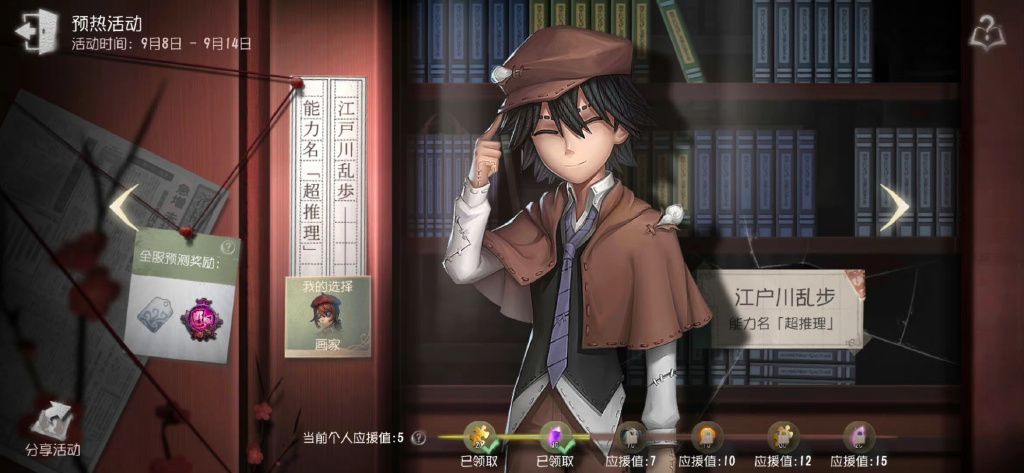
Task: Claim the 应援值:12 puzzle piece reward
Action: (x=783, y=436)
